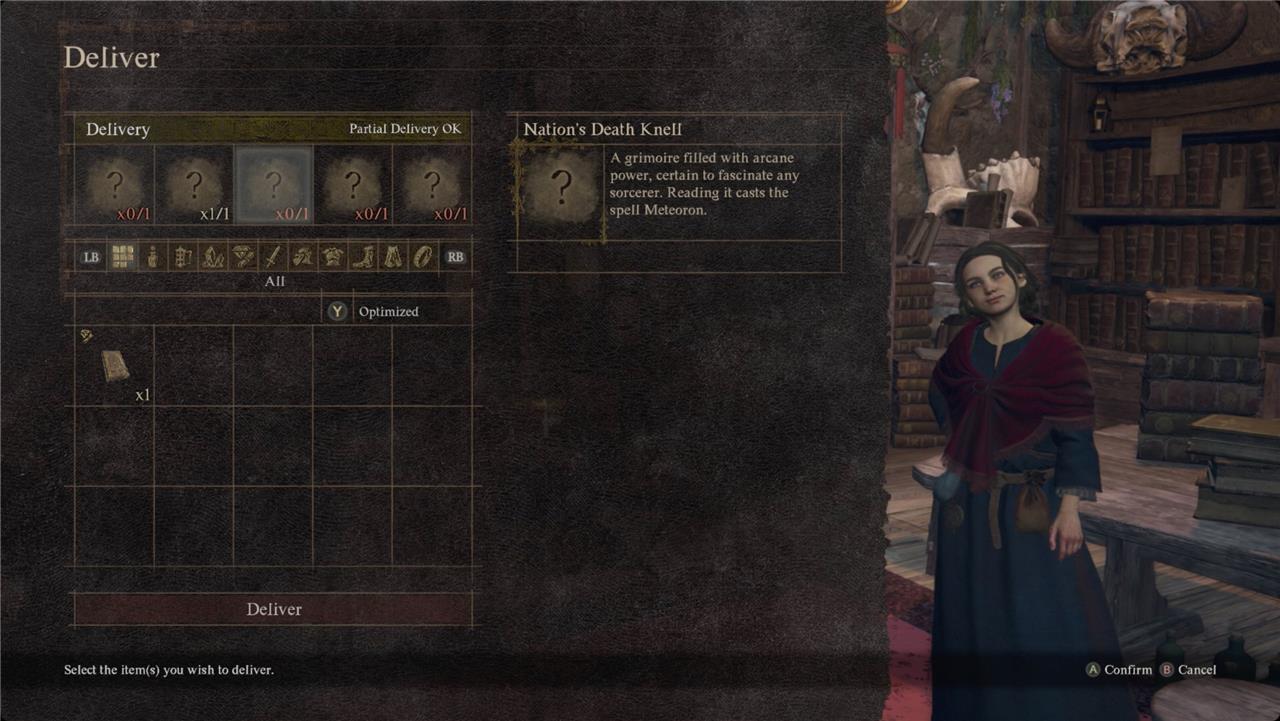
Task: Switch to the All items category tab
Action: tap(122, 257)
